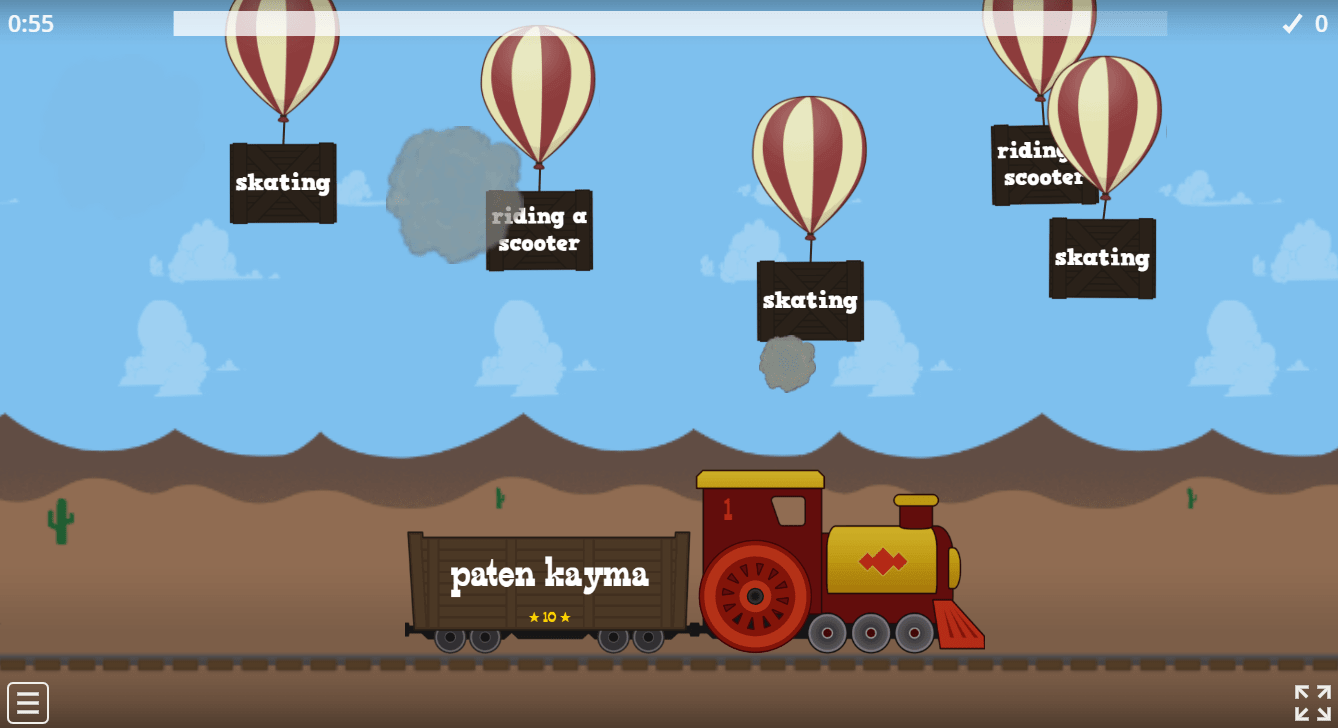Screen dimensions: 1338x728
Task: Select the rightmost 'skating' crate
Action: pyautogui.click(x=1101, y=258)
